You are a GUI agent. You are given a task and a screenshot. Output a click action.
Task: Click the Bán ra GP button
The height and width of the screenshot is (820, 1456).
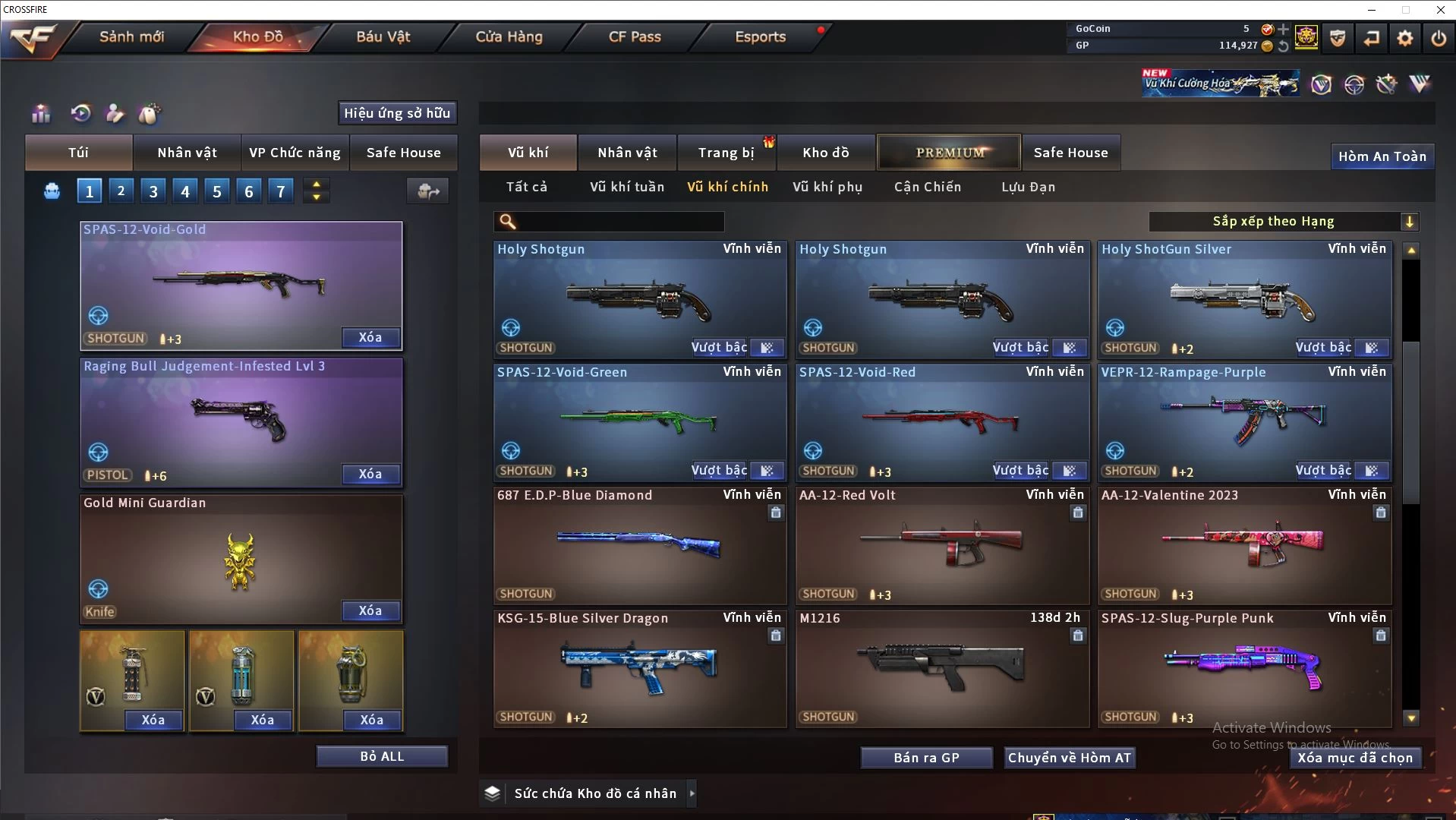click(926, 758)
